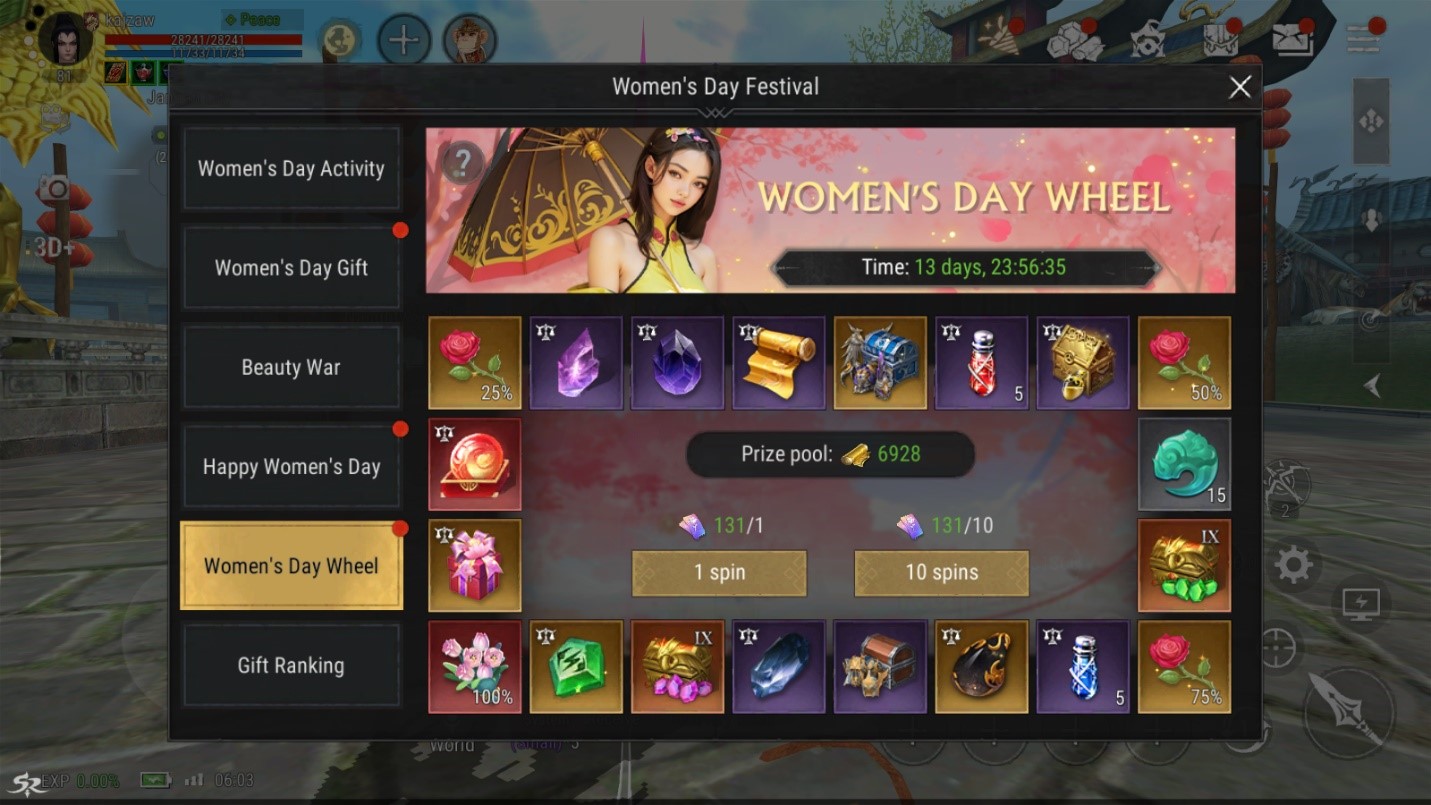This screenshot has height=805, width=1431.
Task: Use the 10 spins button
Action: (941, 573)
